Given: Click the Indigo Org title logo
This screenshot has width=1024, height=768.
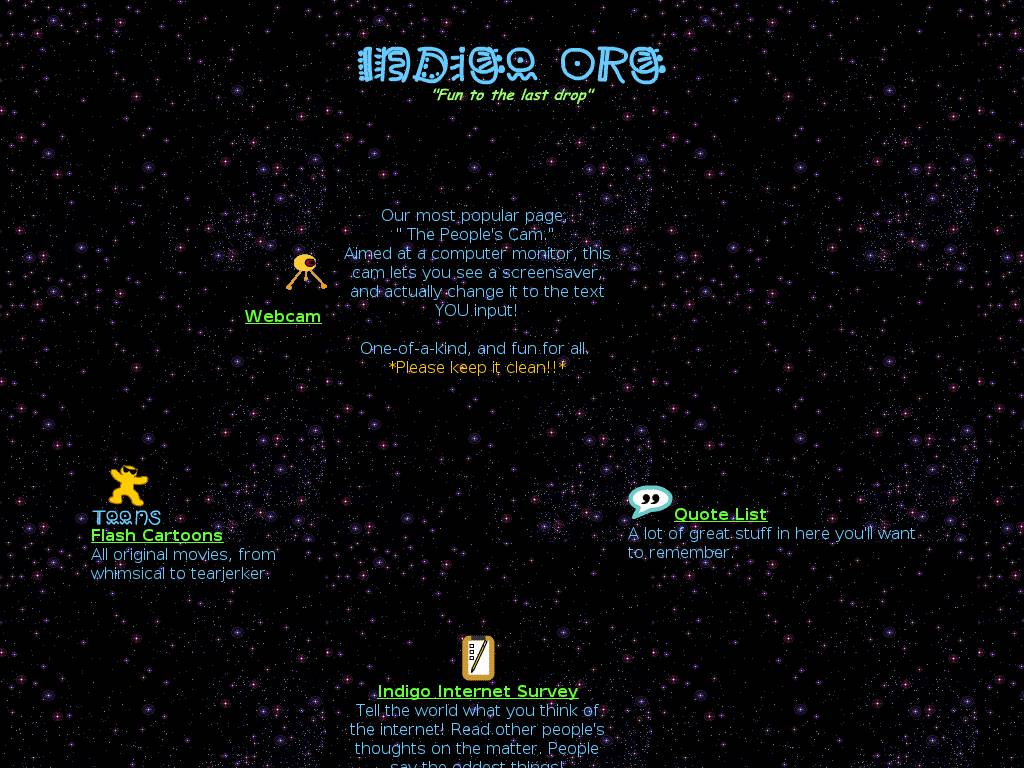Looking at the screenshot, I should coord(511,66).
